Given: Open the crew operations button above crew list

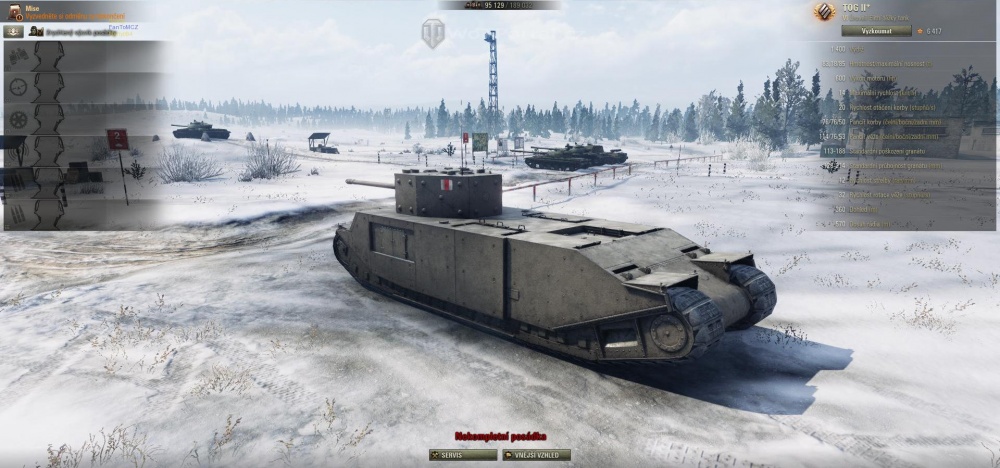Looking at the screenshot, I should pyautogui.click(x=14, y=31).
